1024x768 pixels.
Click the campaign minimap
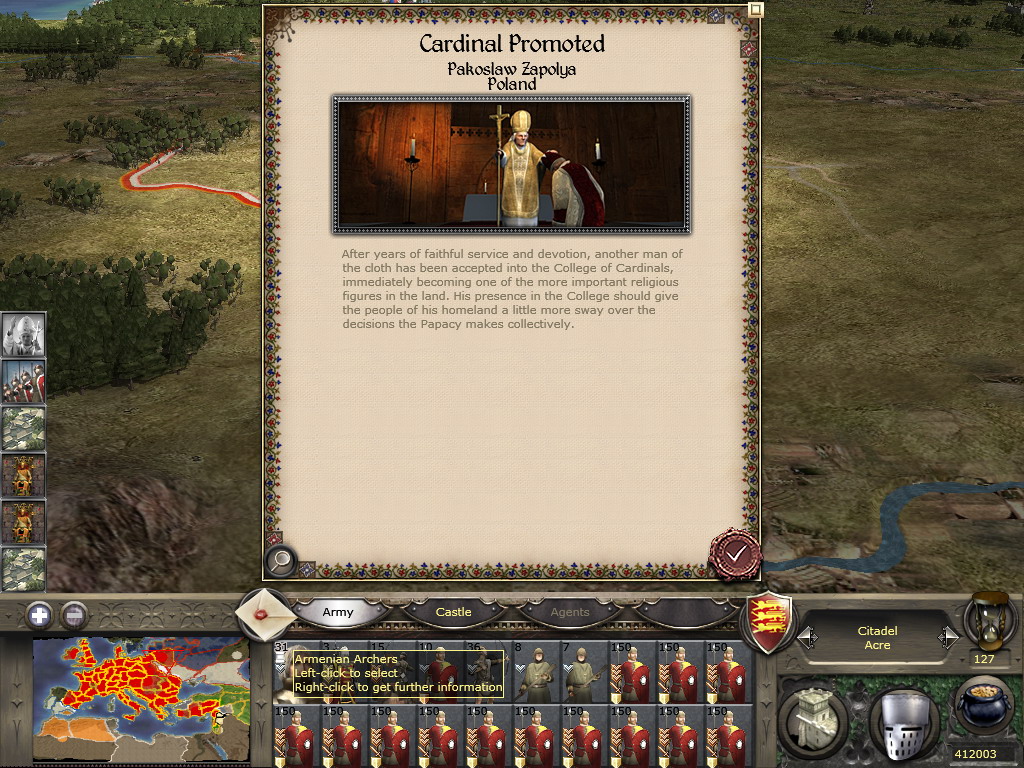(x=141, y=699)
